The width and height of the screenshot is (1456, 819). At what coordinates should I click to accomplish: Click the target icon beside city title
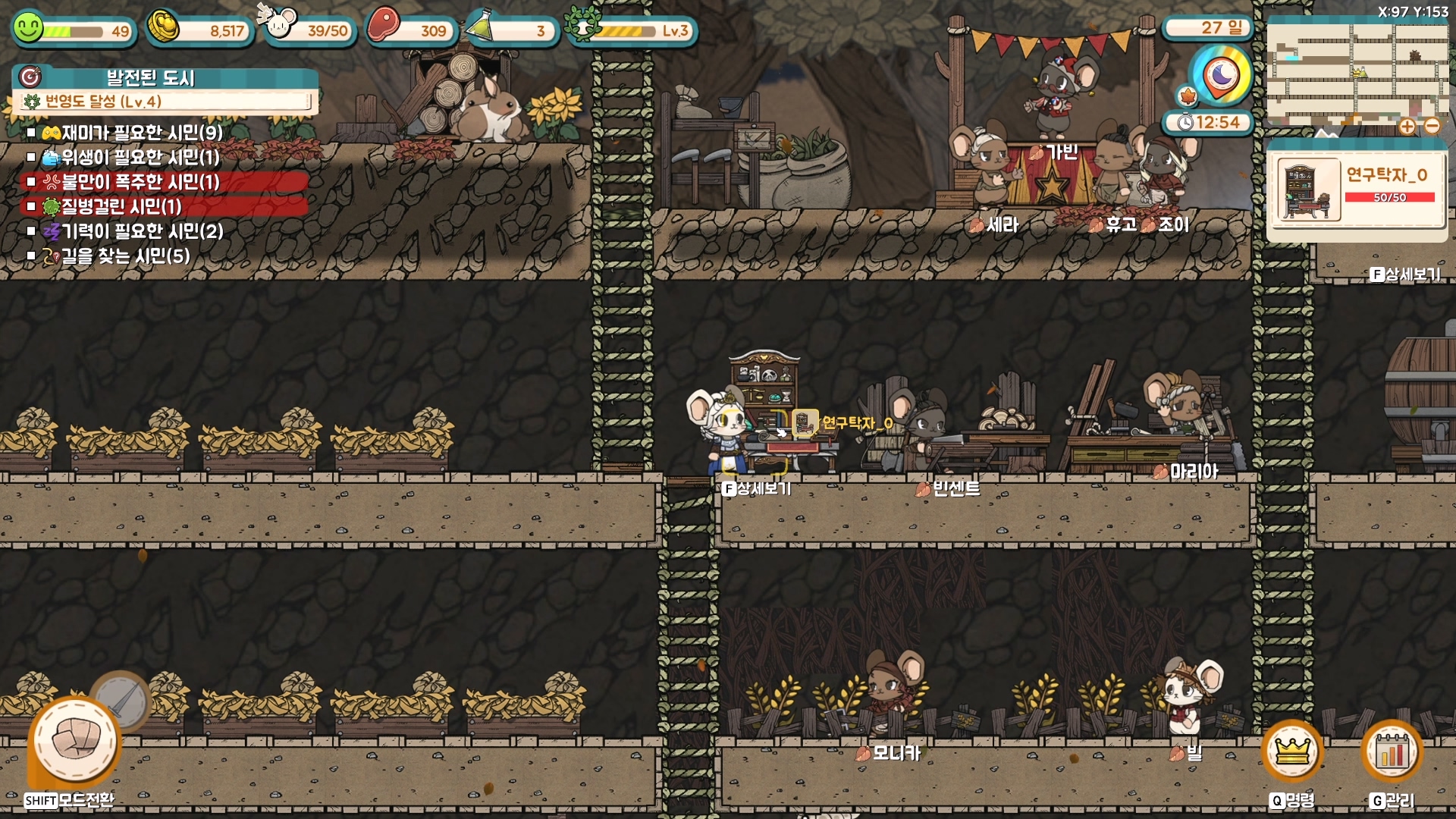[x=30, y=77]
